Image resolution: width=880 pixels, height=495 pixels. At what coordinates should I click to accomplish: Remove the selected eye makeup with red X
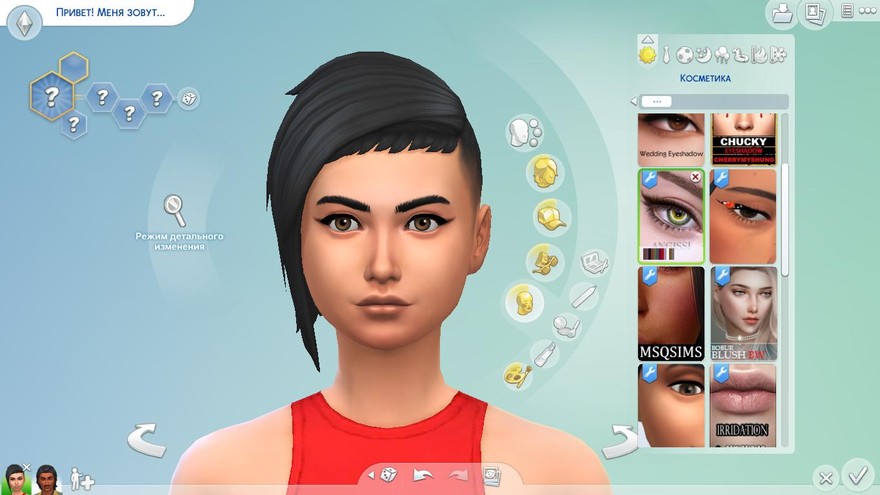[x=695, y=177]
